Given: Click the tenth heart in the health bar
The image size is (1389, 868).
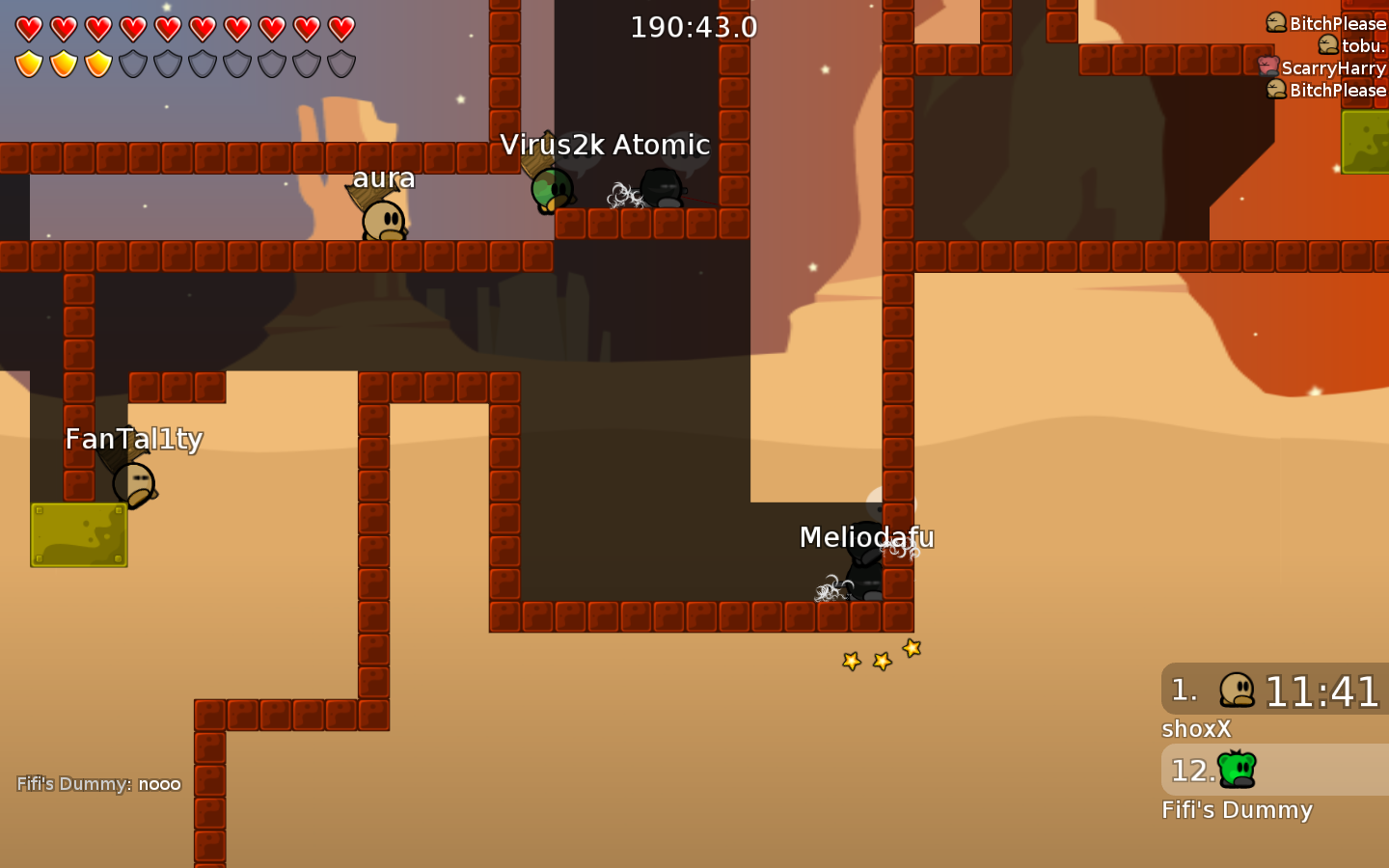Looking at the screenshot, I should pyautogui.click(x=341, y=28).
